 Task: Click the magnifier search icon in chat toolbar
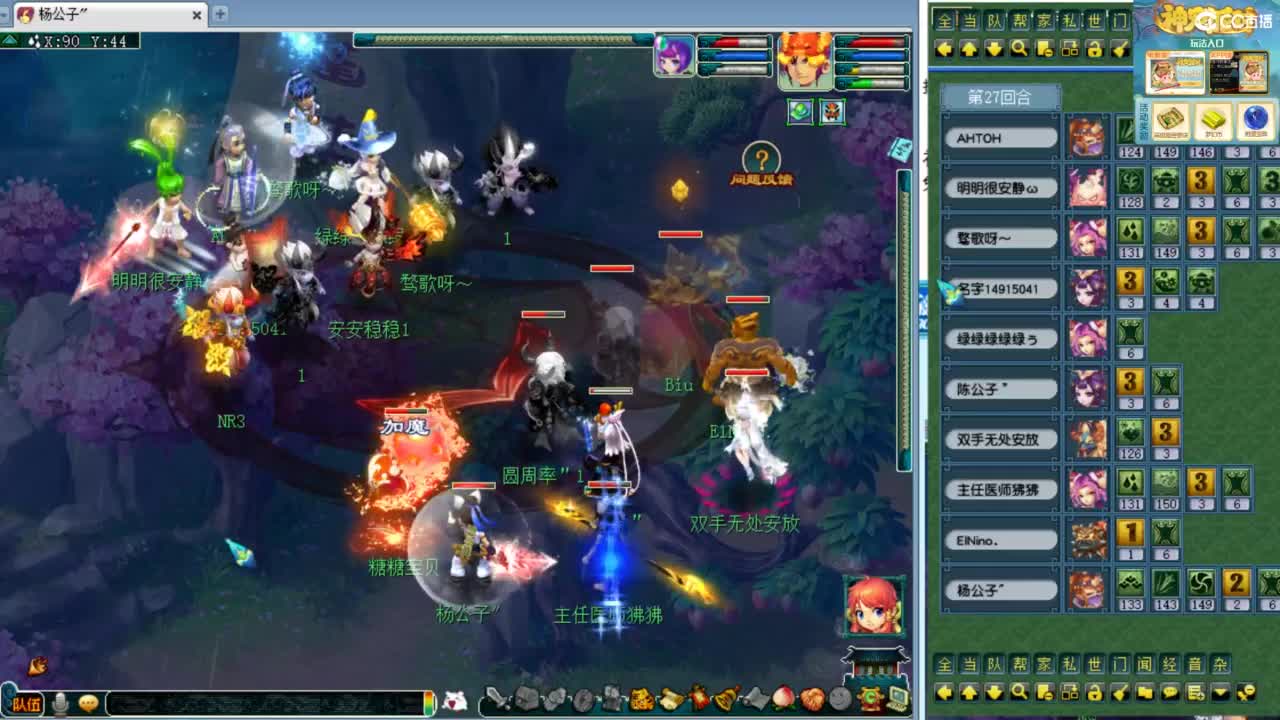pos(1021,691)
